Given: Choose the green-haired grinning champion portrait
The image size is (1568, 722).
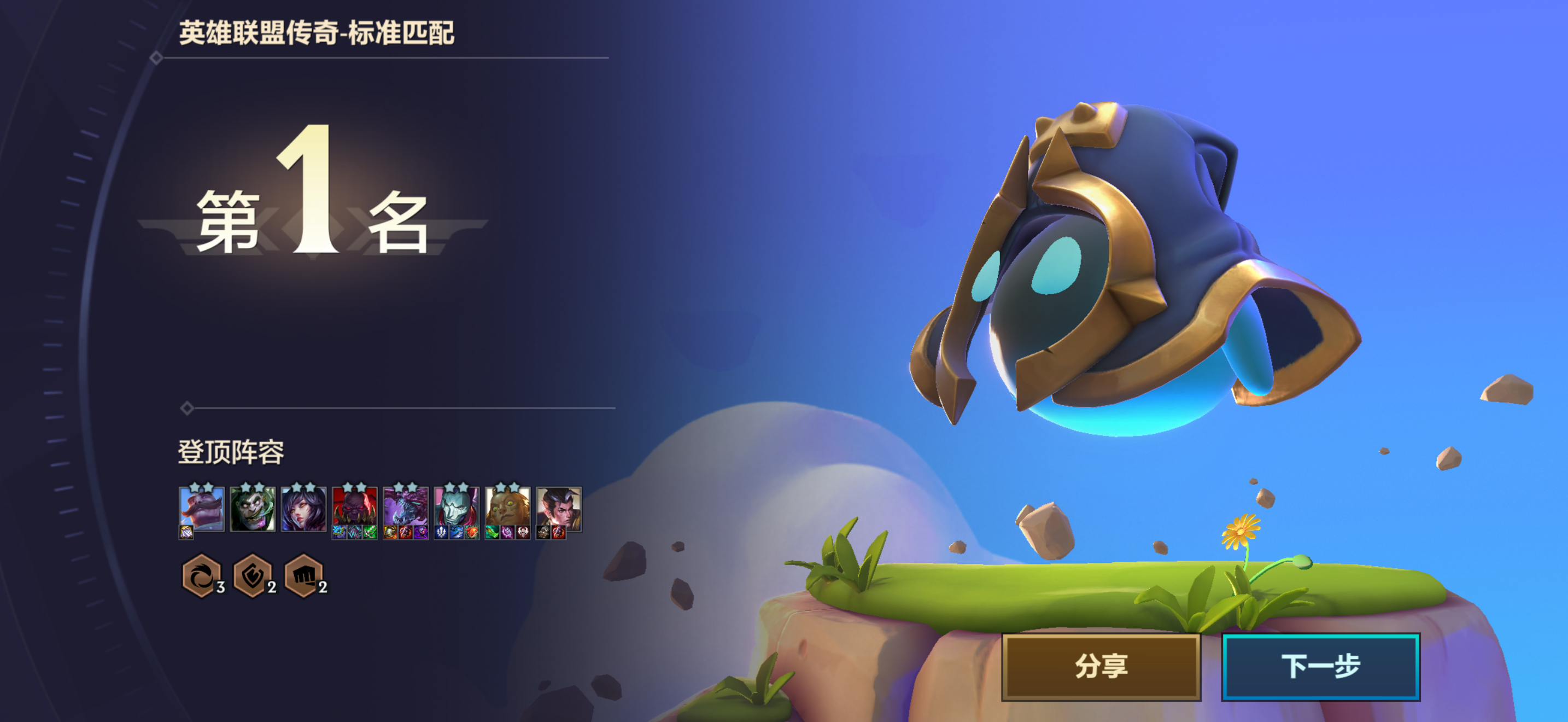Looking at the screenshot, I should click(x=253, y=508).
